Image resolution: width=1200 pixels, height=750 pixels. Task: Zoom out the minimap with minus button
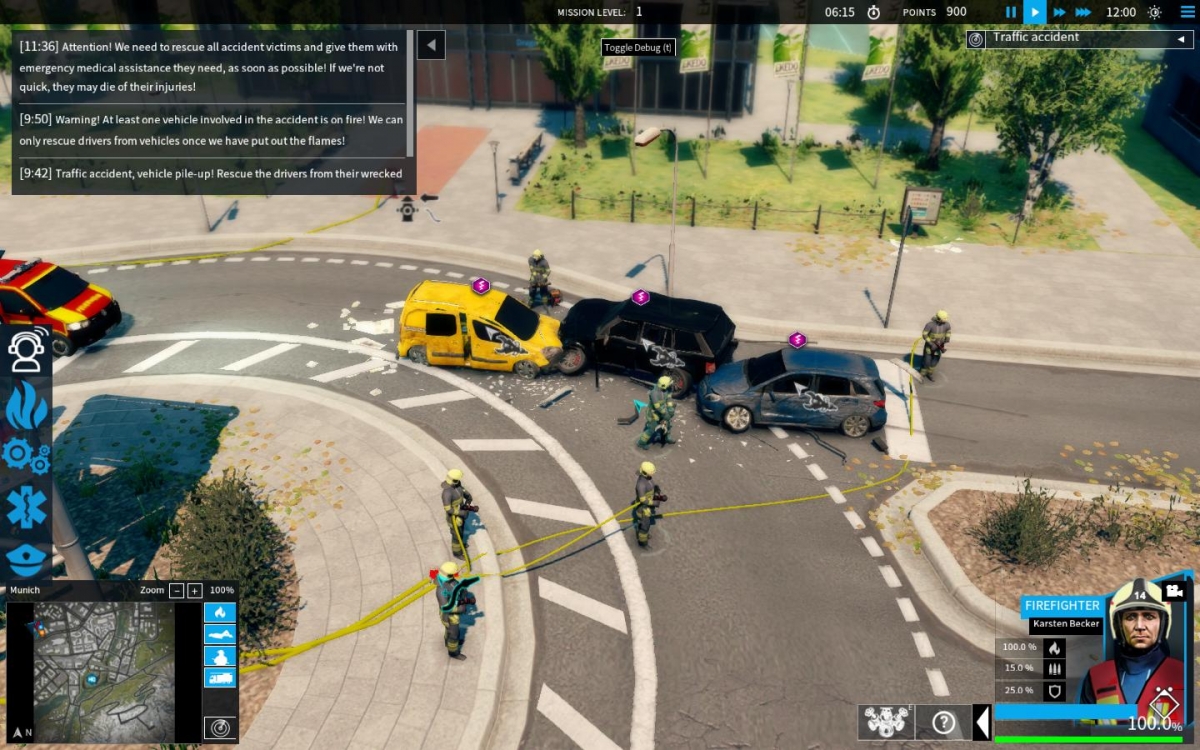[176, 590]
